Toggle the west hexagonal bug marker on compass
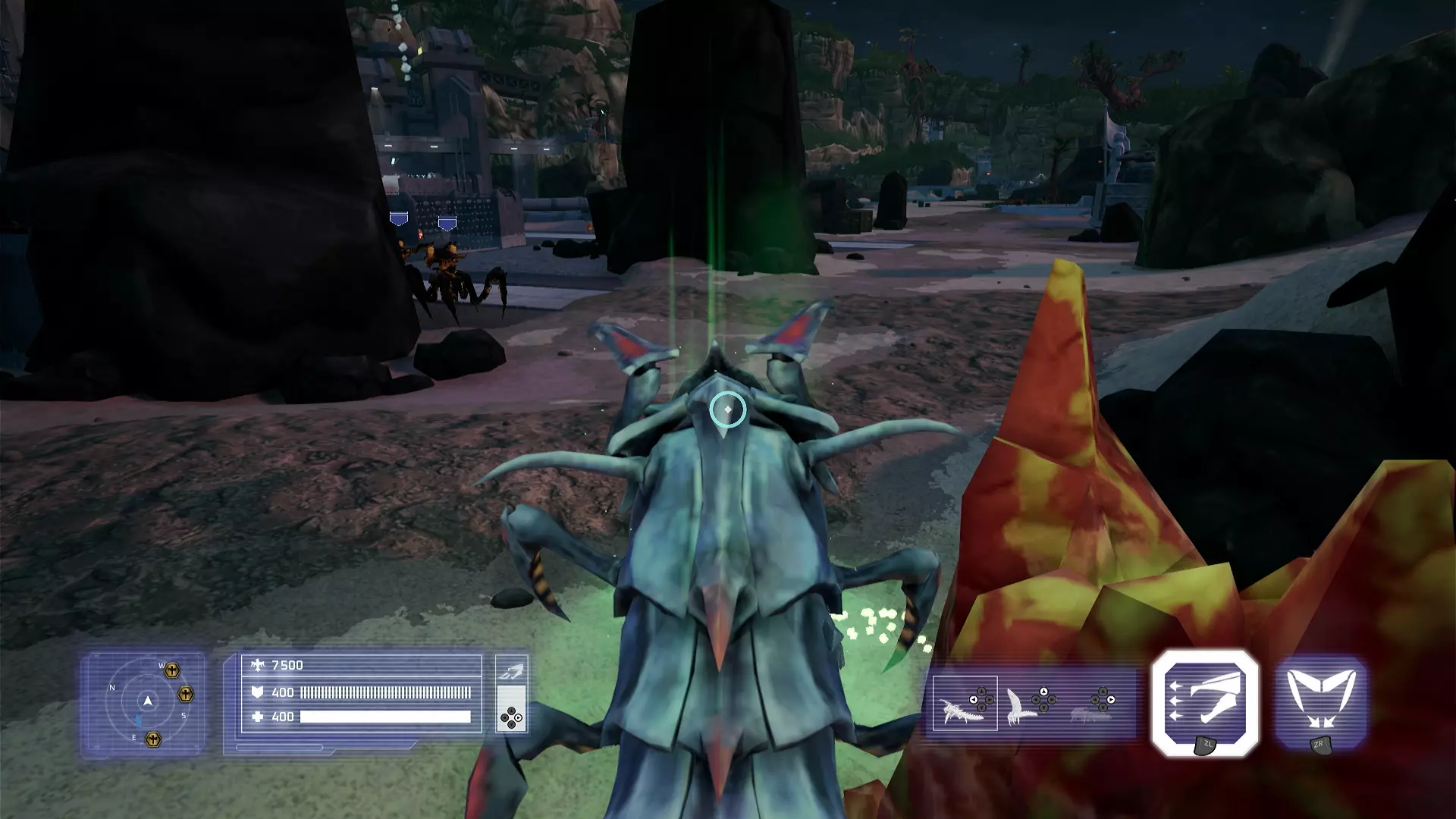Viewport: 1456px width, 819px height. [x=171, y=669]
